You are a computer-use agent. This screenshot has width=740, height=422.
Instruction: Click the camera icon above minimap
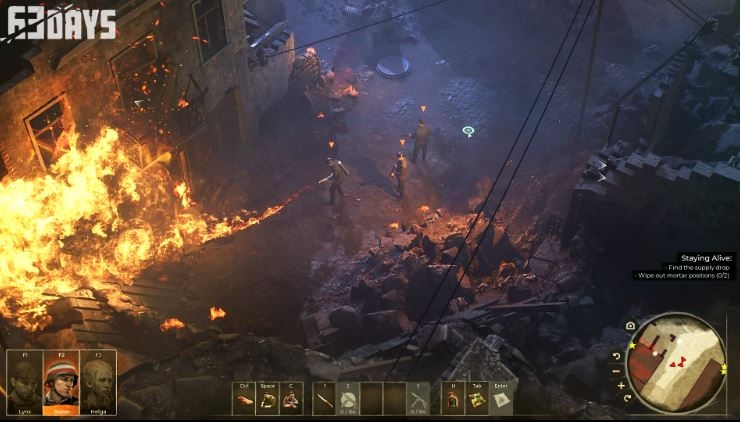[630, 326]
